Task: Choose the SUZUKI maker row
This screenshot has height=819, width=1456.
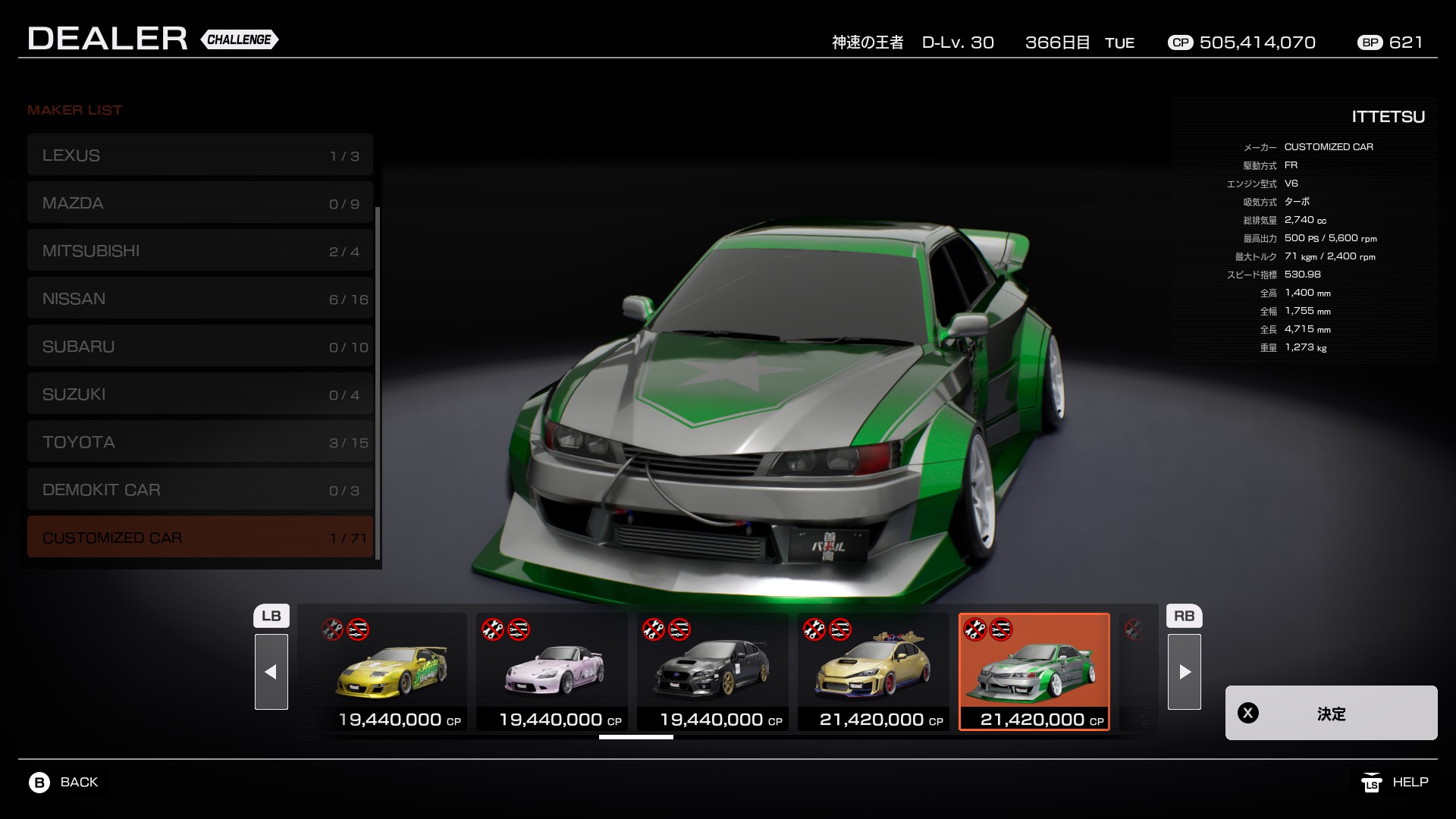Action: 200,394
